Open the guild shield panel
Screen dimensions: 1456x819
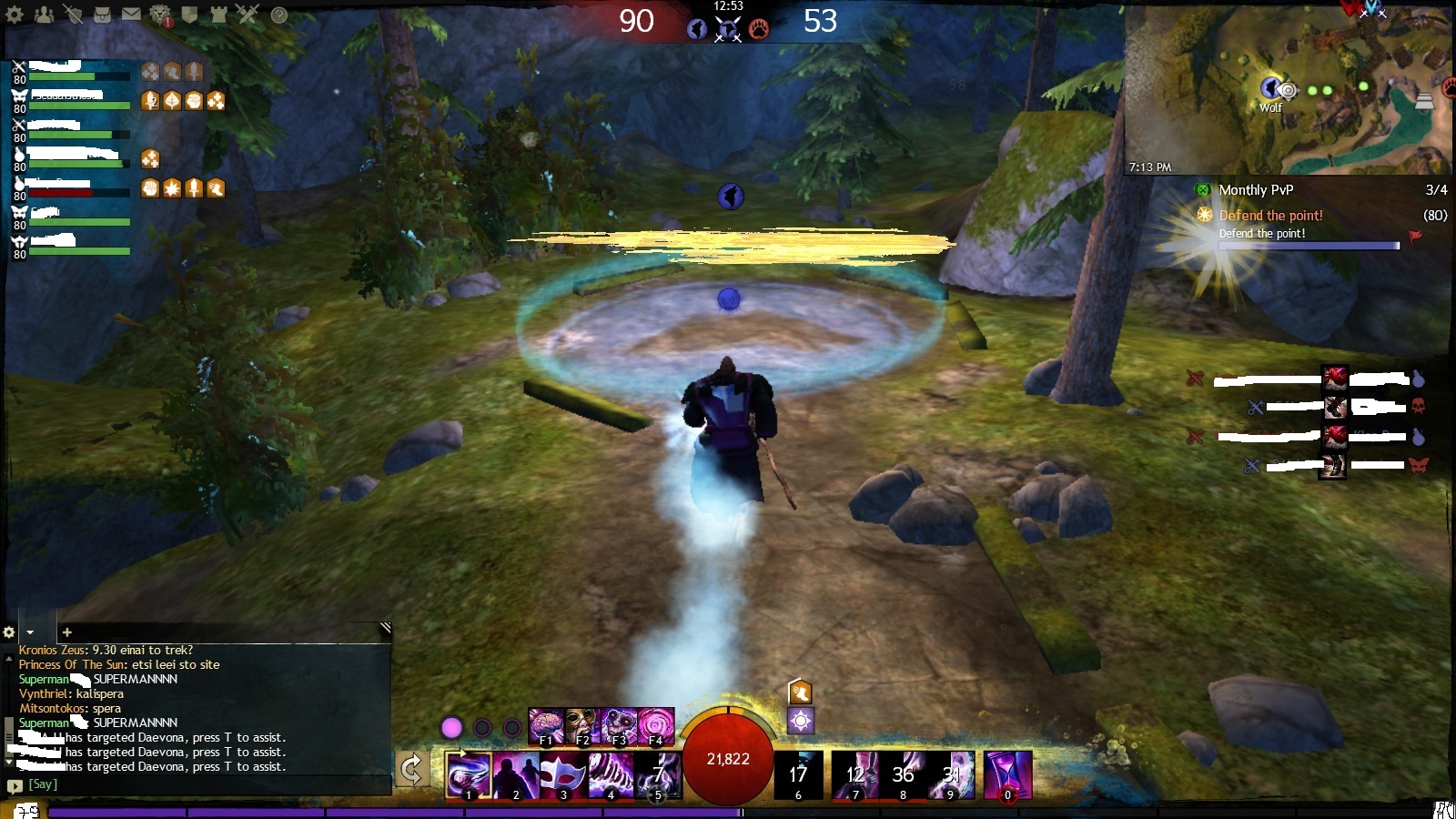pos(189,15)
